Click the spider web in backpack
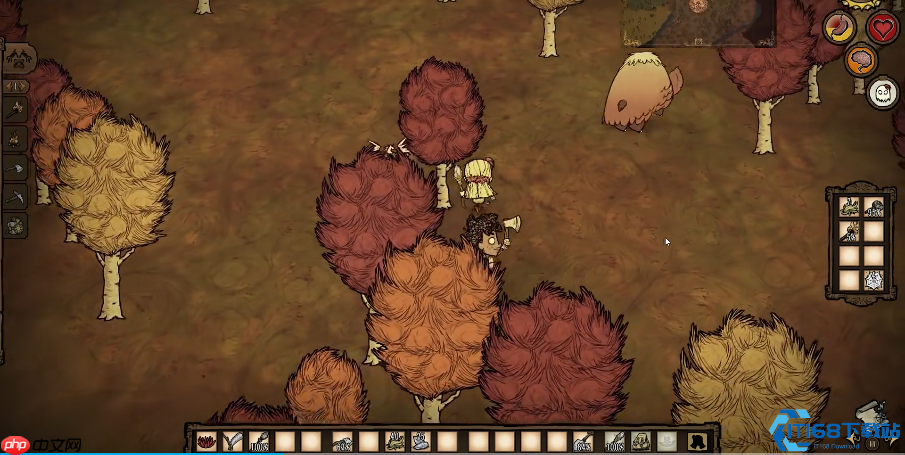This screenshot has width=905, height=455. pos(873,280)
